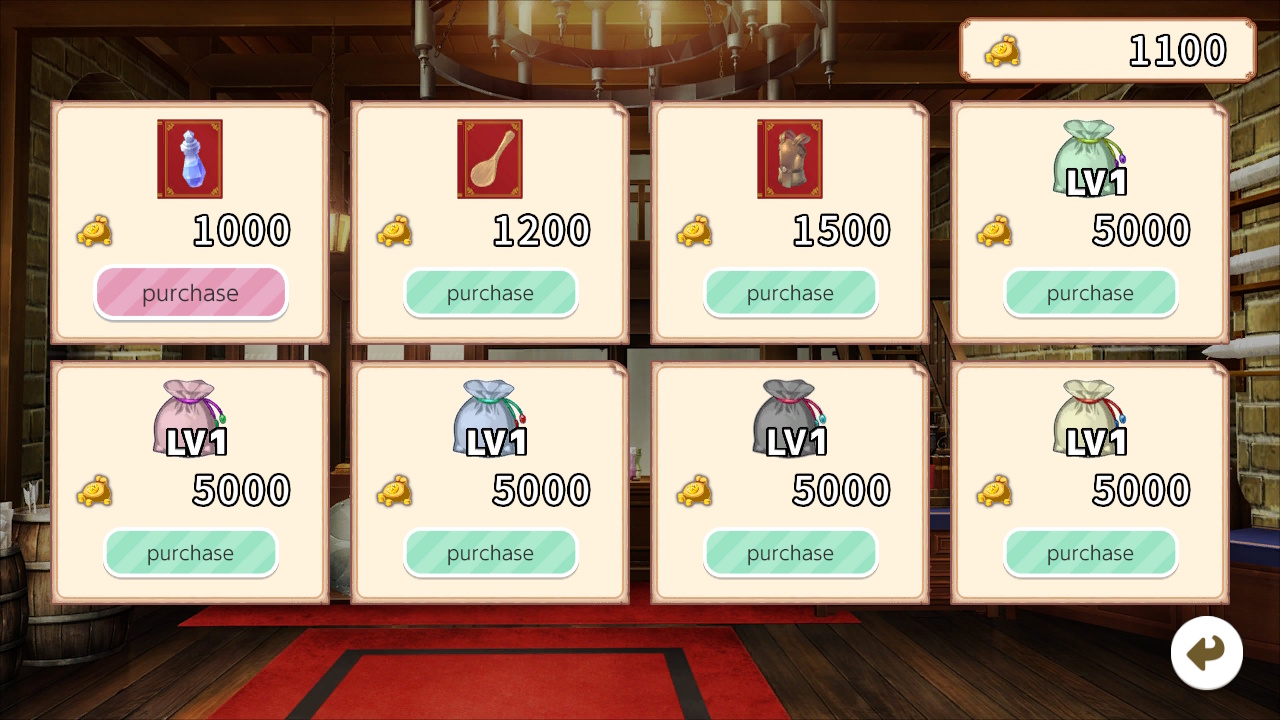The image size is (1280, 720).
Task: Click the coin icon beside the 1200 price
Action: click(394, 231)
